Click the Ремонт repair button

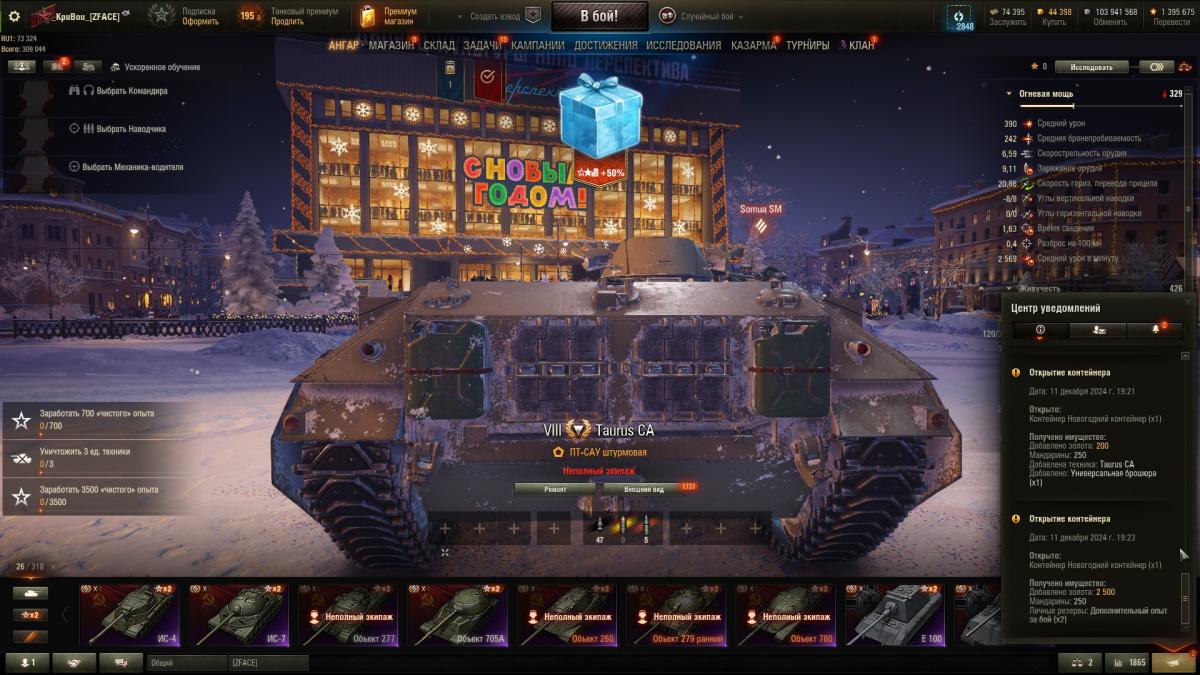(x=555, y=489)
